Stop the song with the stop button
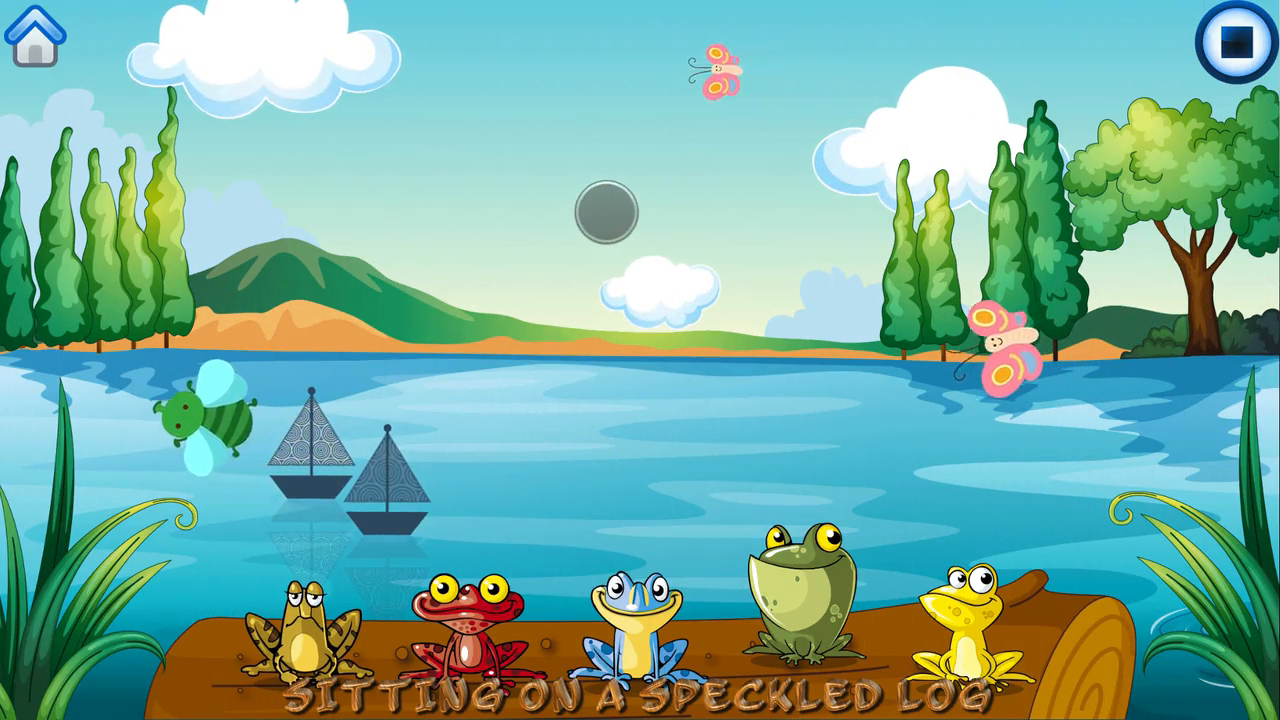 coord(1237,40)
